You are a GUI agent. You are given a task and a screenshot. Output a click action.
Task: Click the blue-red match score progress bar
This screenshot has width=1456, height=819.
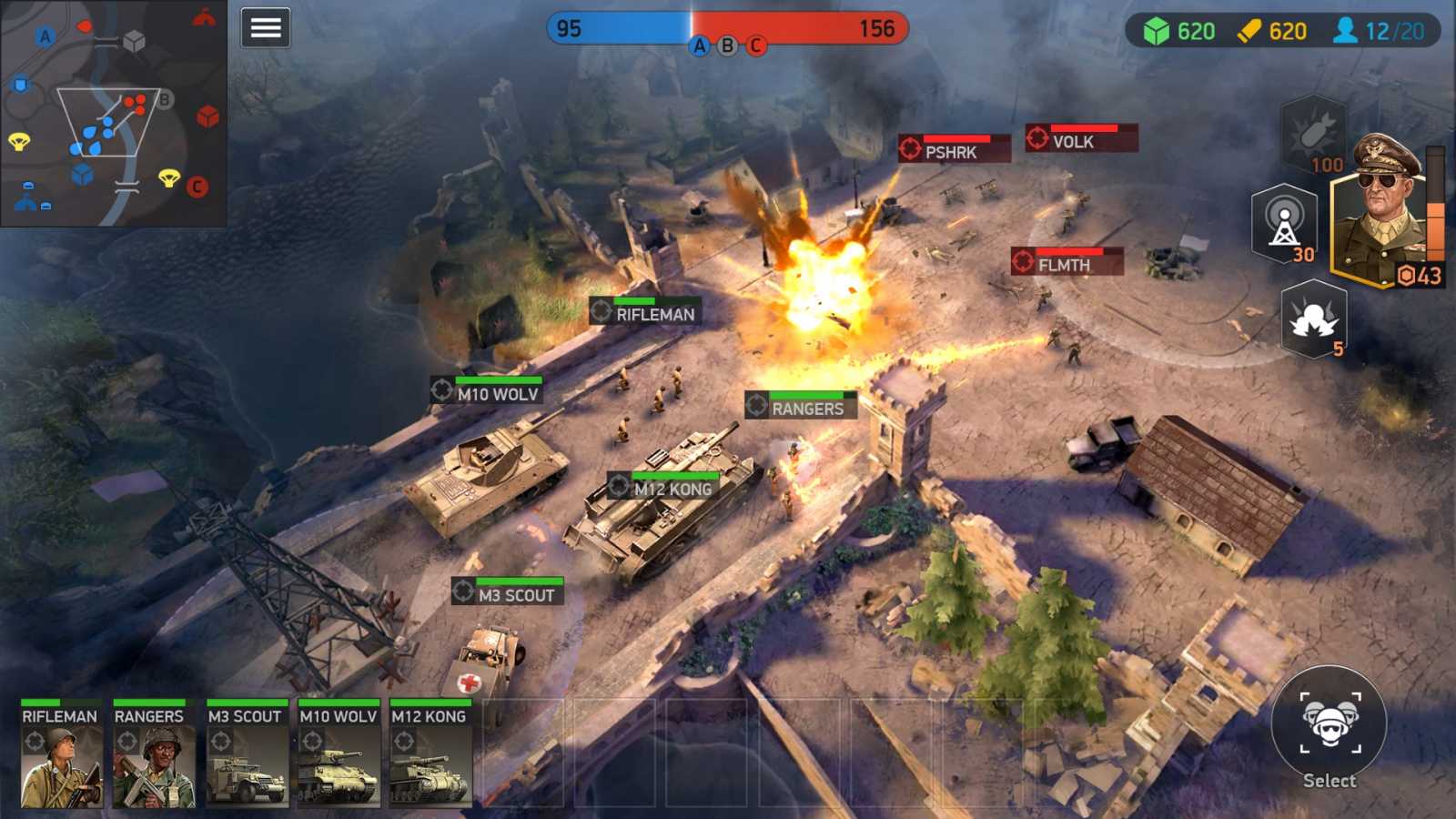[x=725, y=27]
